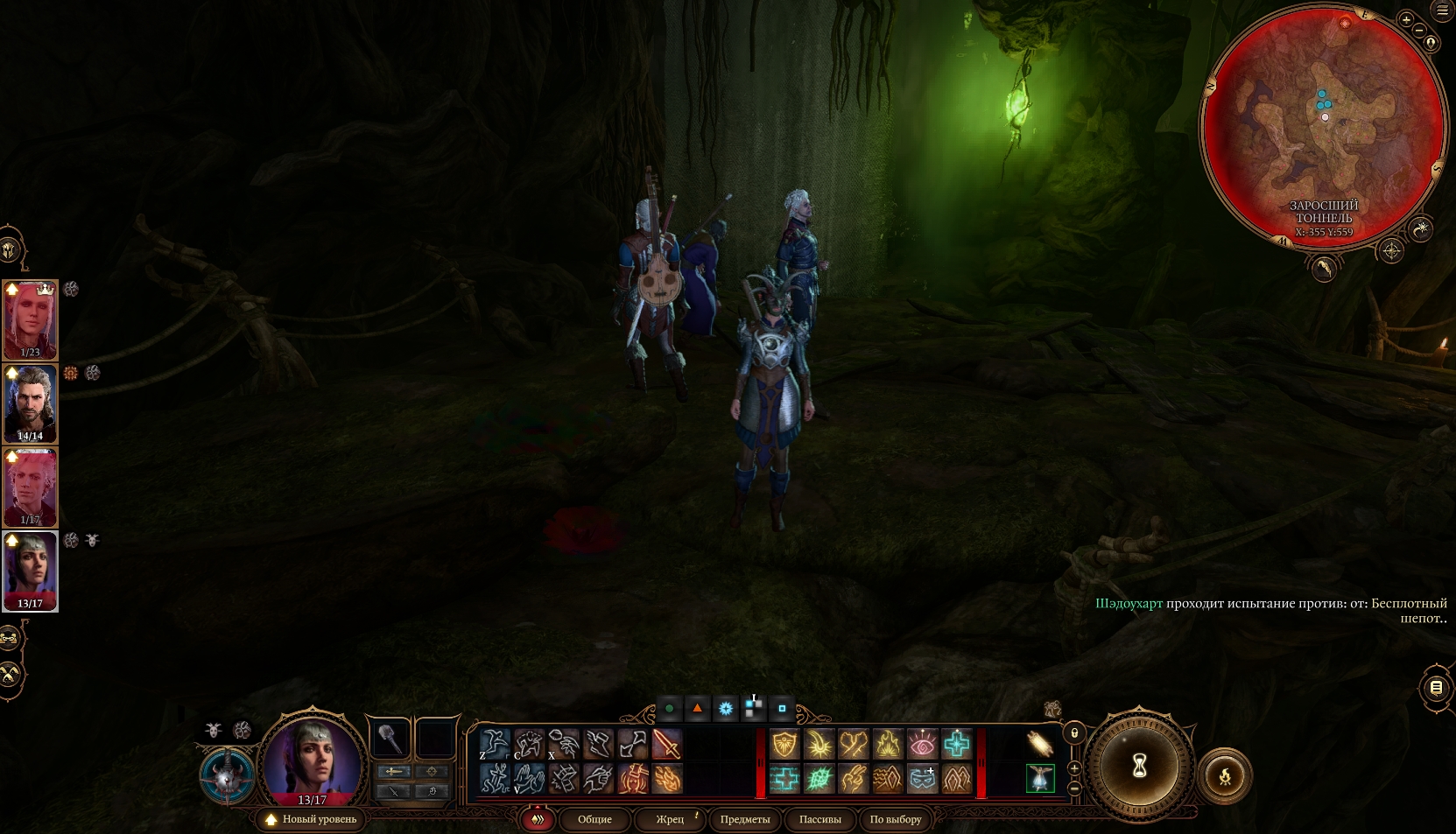Open the combat log scroll button
The image size is (1456, 834).
point(1436,688)
